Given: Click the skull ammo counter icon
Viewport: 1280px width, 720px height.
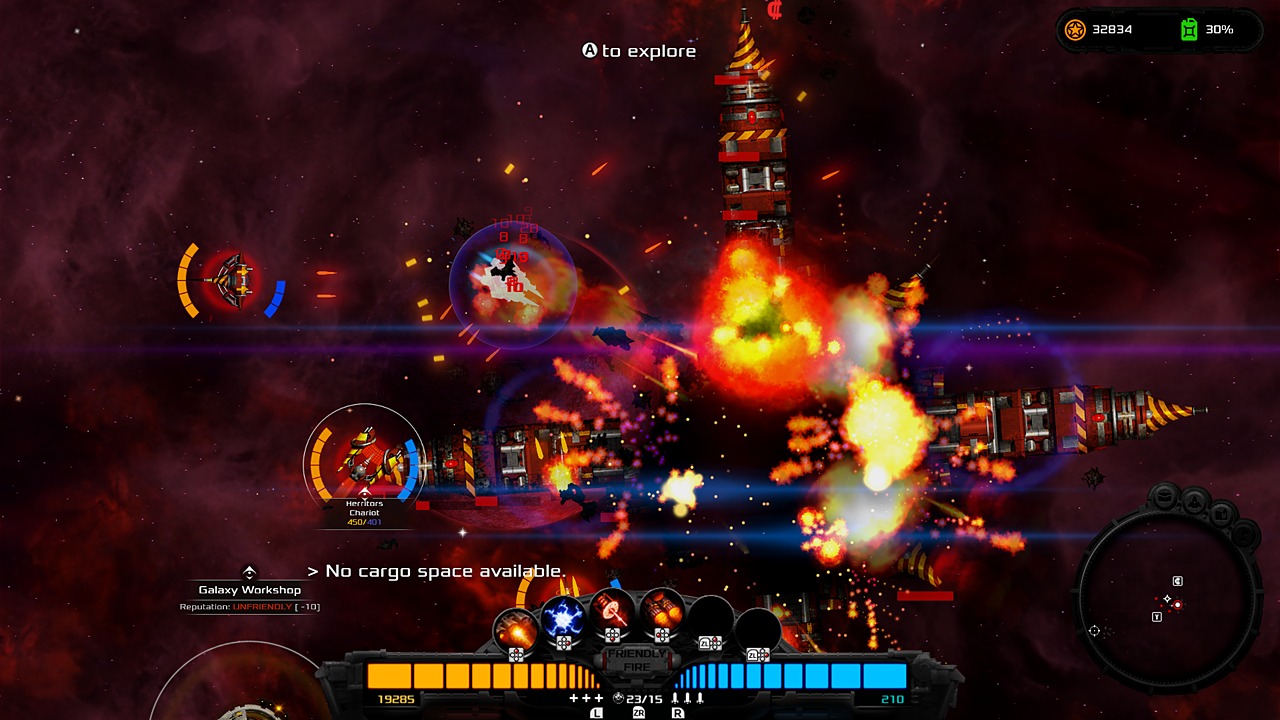Looking at the screenshot, I should tap(617, 697).
